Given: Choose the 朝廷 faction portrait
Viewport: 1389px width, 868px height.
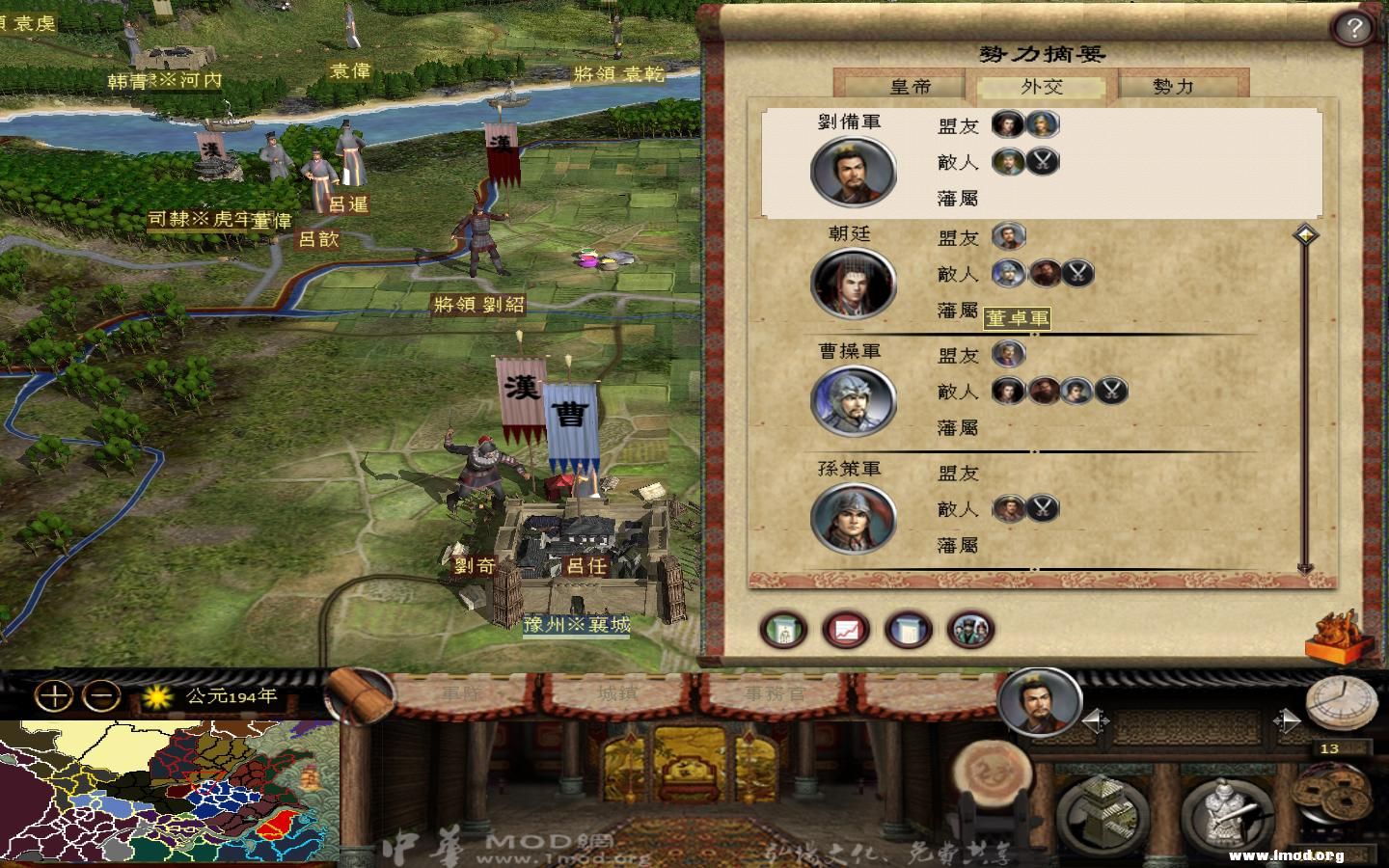Looking at the screenshot, I should tap(854, 284).
